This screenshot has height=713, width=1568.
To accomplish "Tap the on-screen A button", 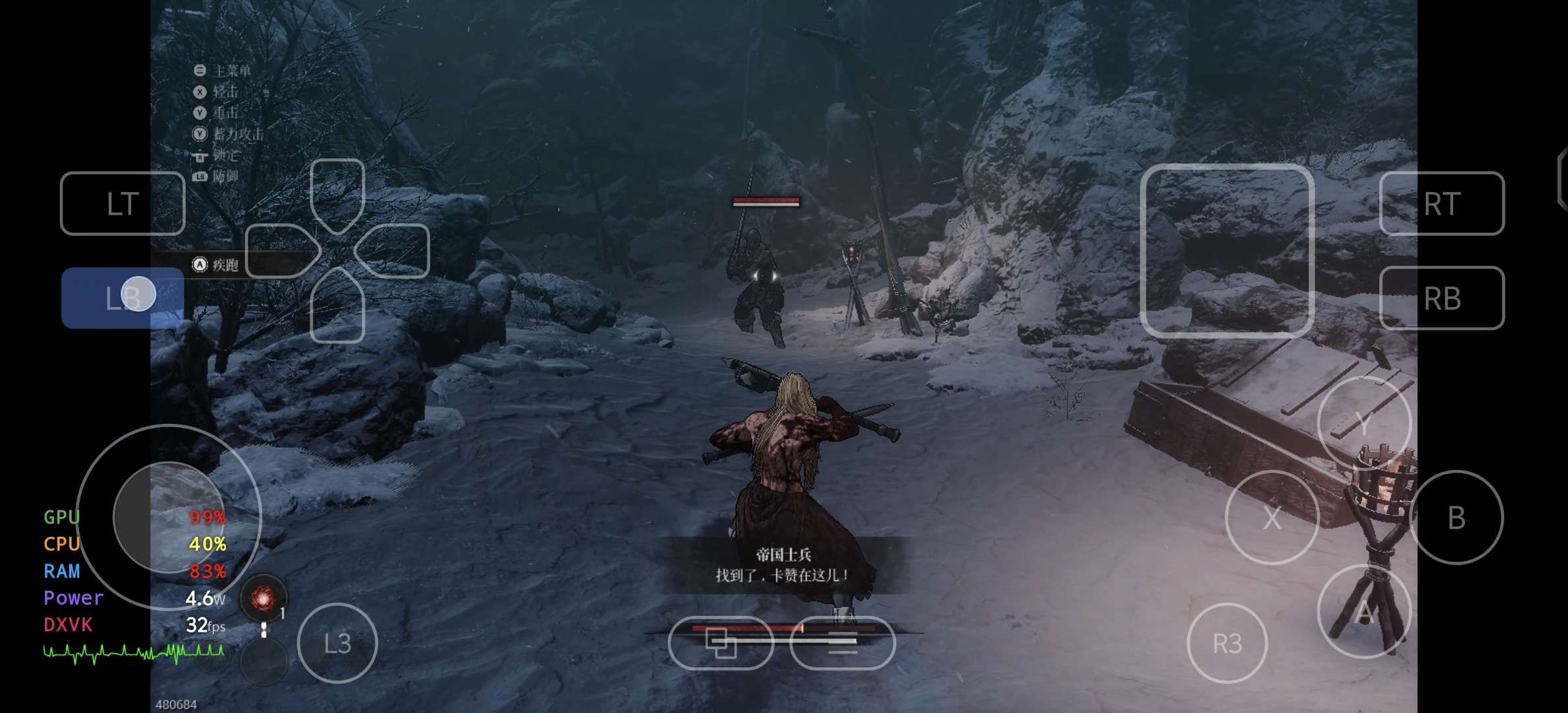I will 1364,612.
